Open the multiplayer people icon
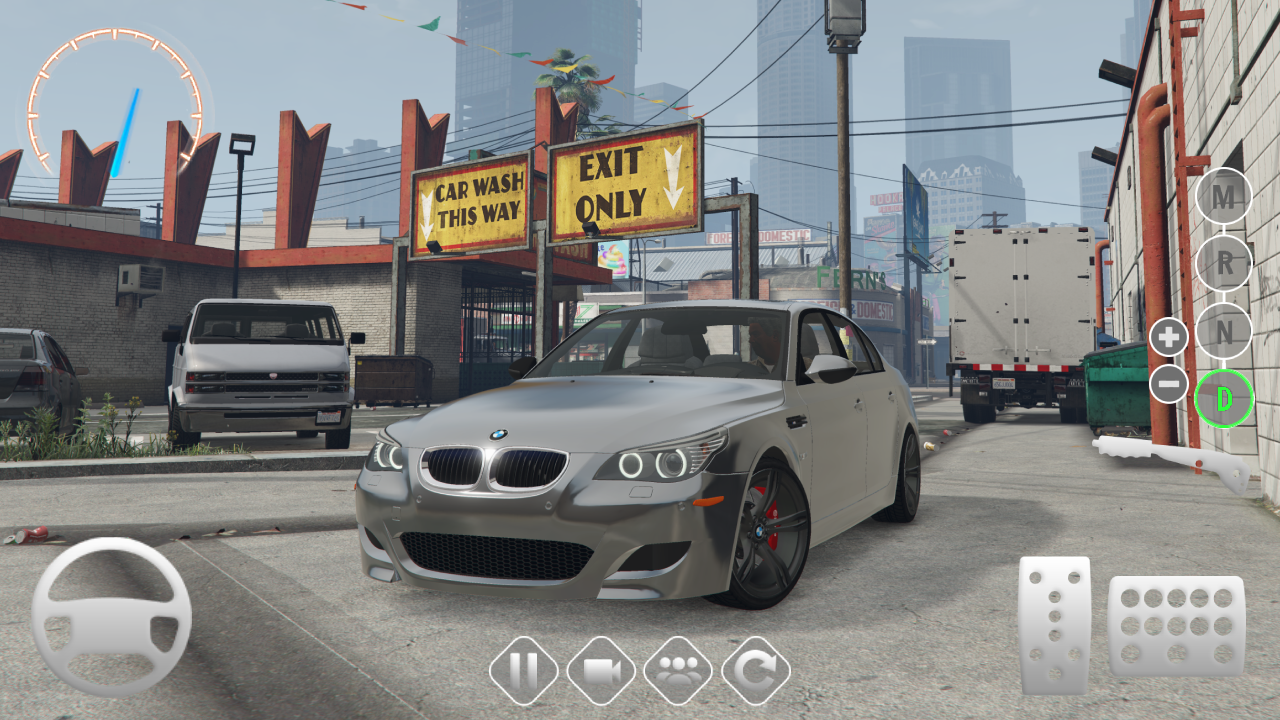Image resolution: width=1280 pixels, height=720 pixels. [678, 670]
